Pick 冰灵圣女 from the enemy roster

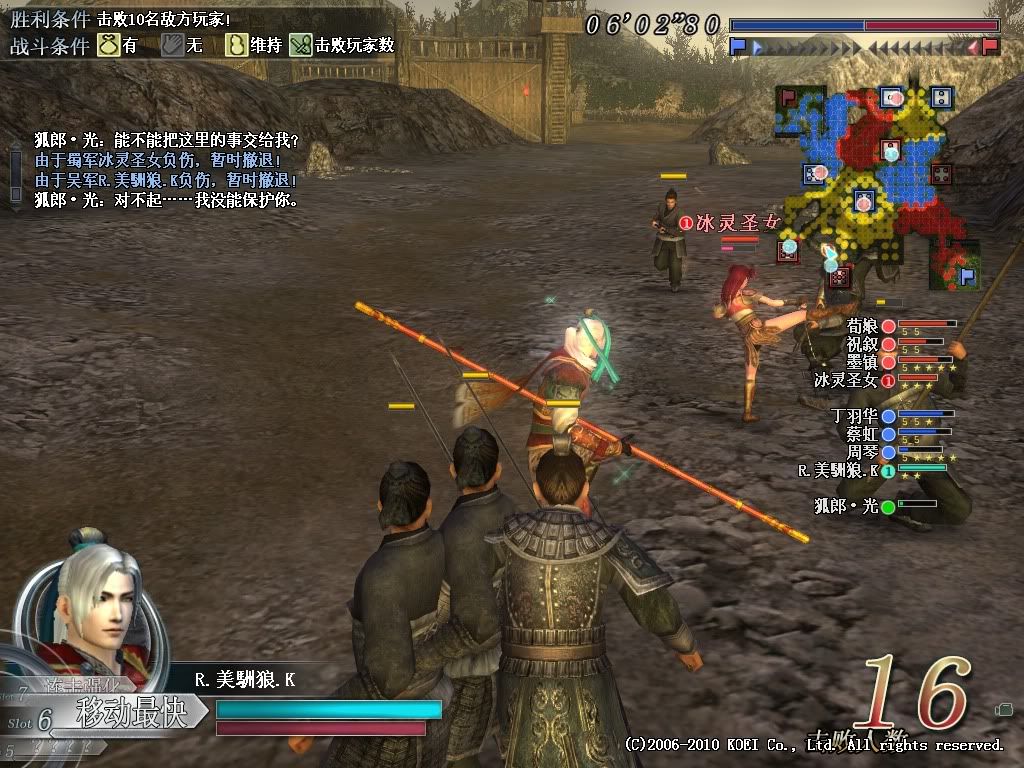[x=846, y=380]
